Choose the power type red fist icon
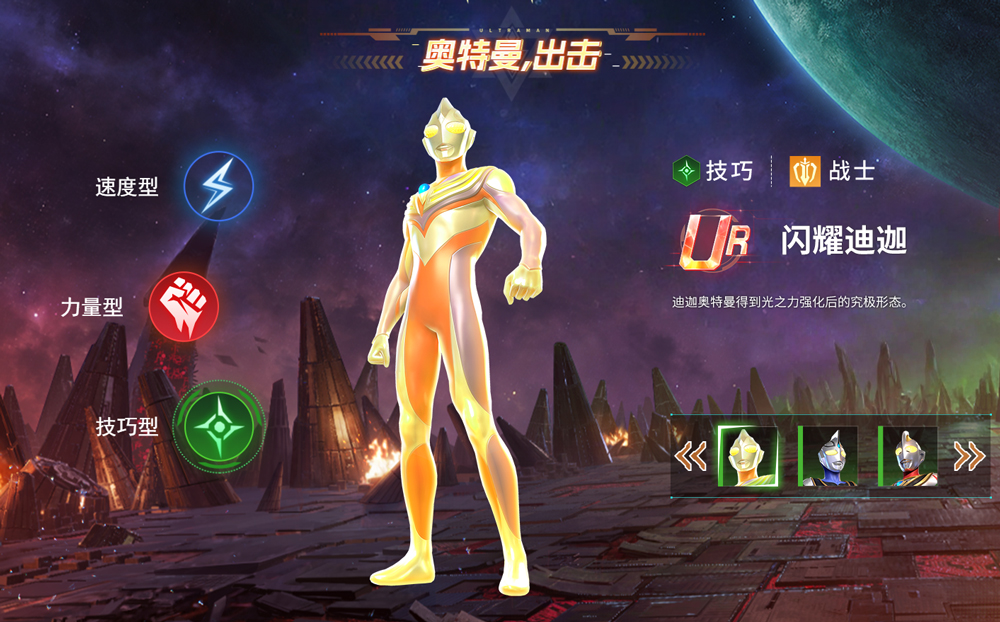1000x622 pixels. point(183,306)
